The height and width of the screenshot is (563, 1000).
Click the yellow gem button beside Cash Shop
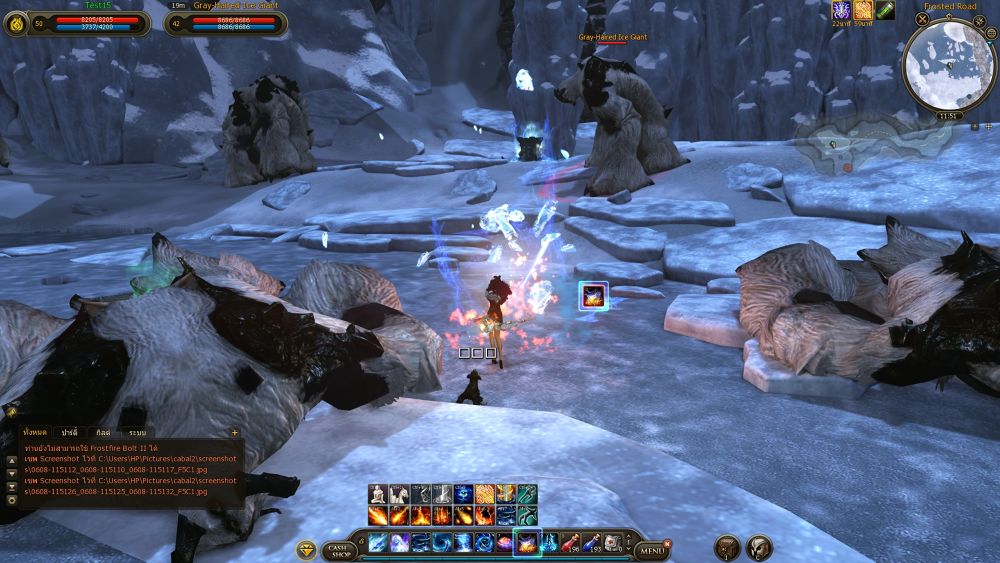(307, 549)
